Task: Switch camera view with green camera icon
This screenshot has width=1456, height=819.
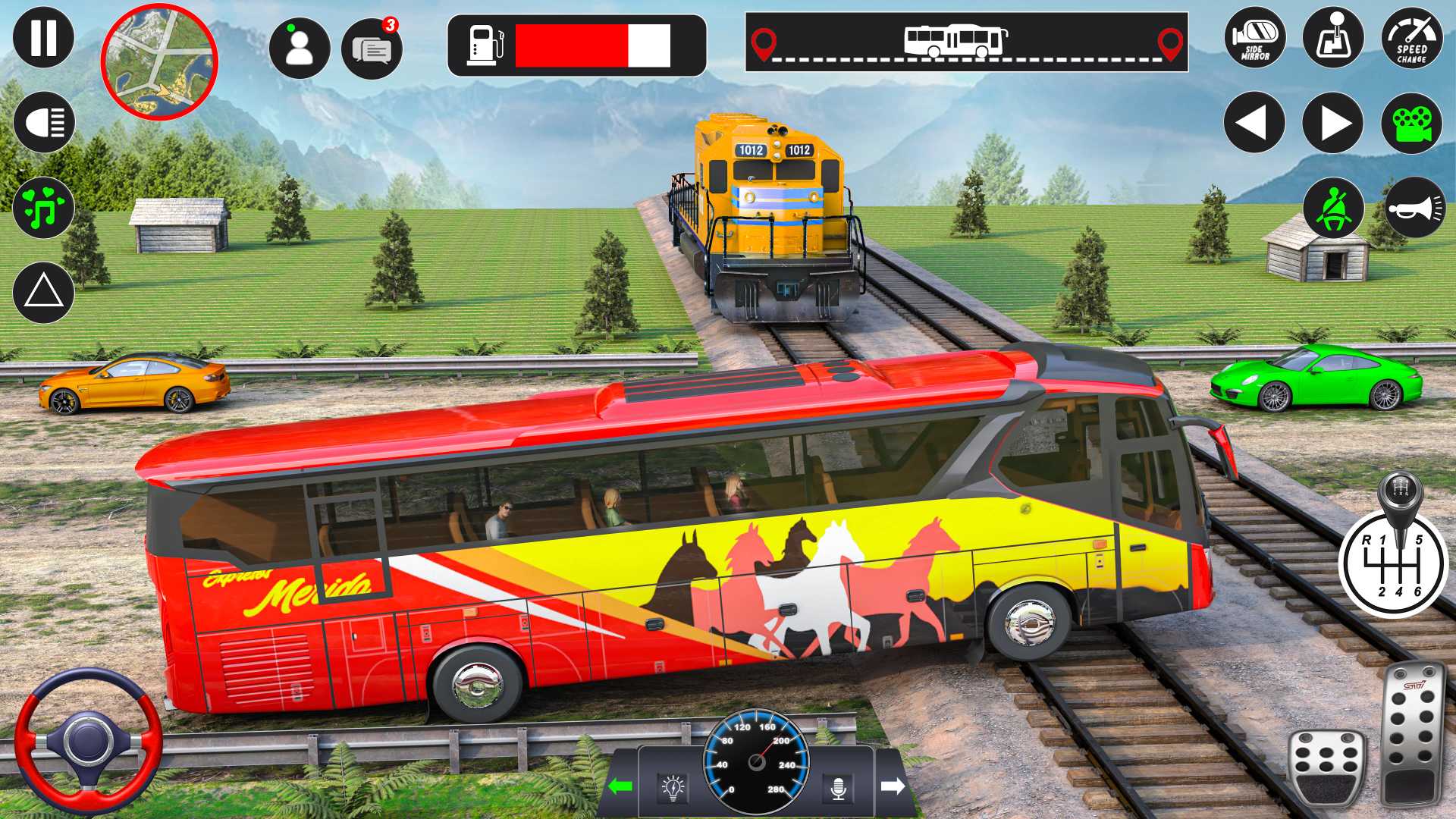Action: 1411,123
